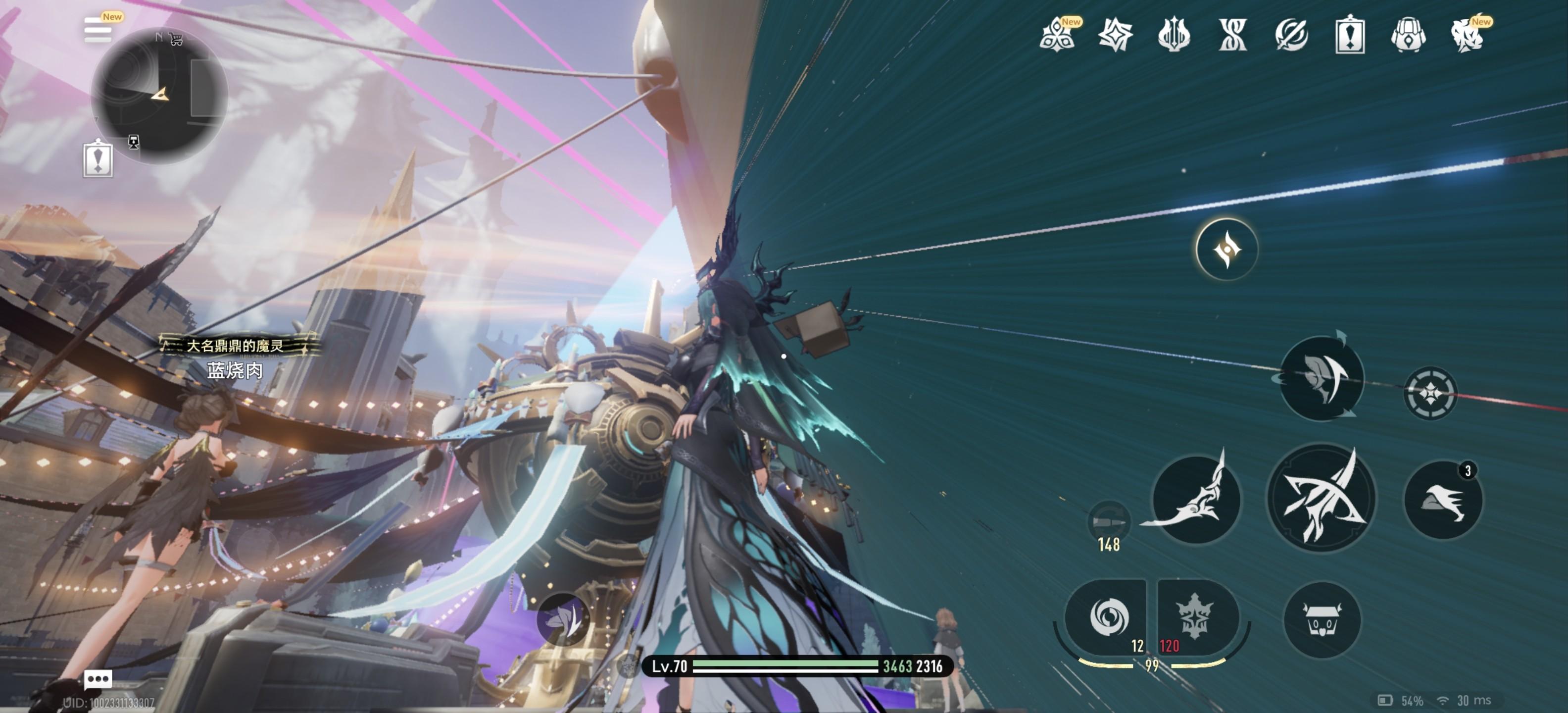
Task: Open the chat speech bubble
Action: 98,678
